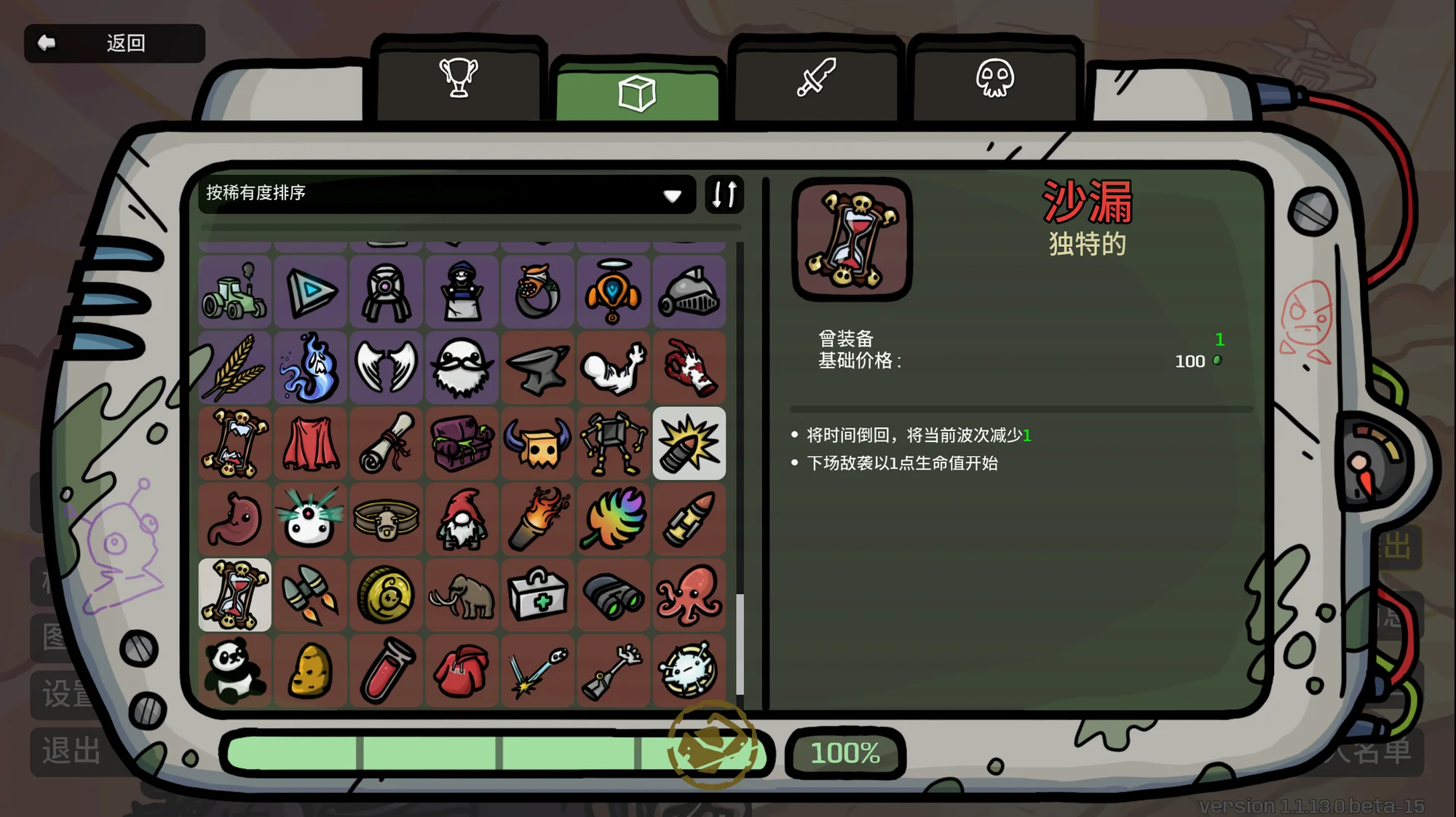Pick the panda item

point(234,671)
